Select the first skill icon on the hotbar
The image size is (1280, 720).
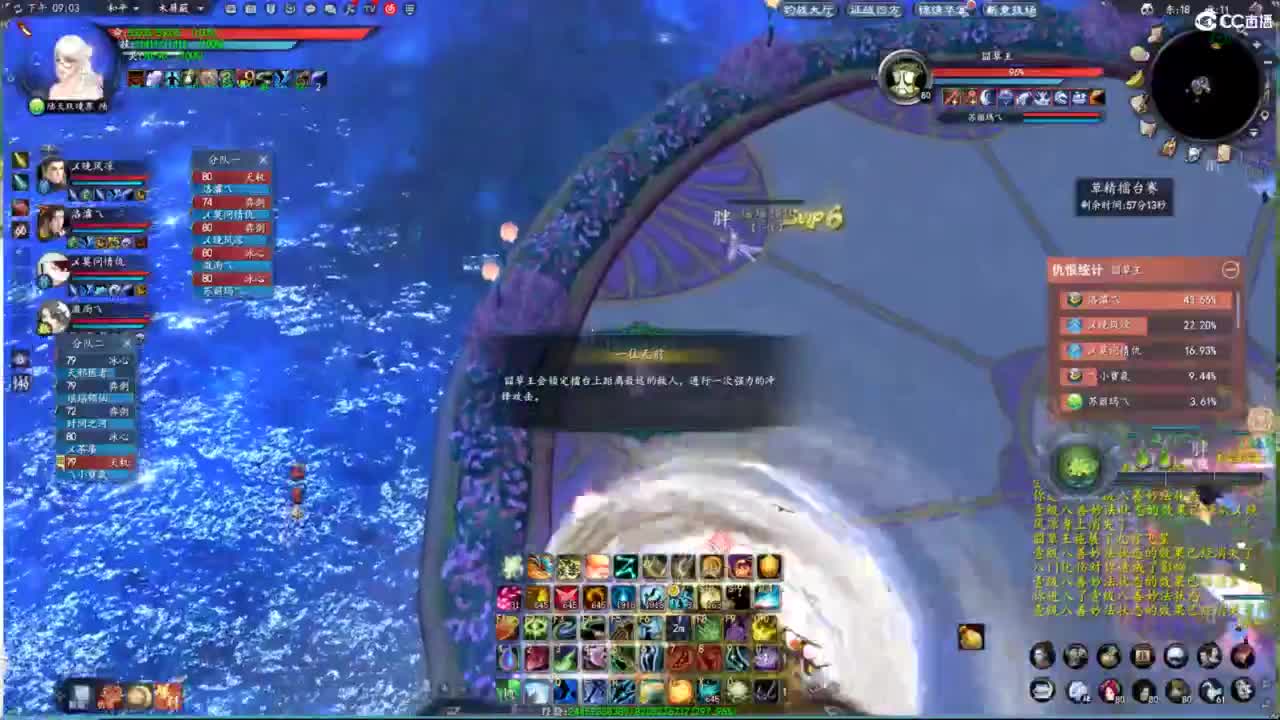click(x=509, y=567)
